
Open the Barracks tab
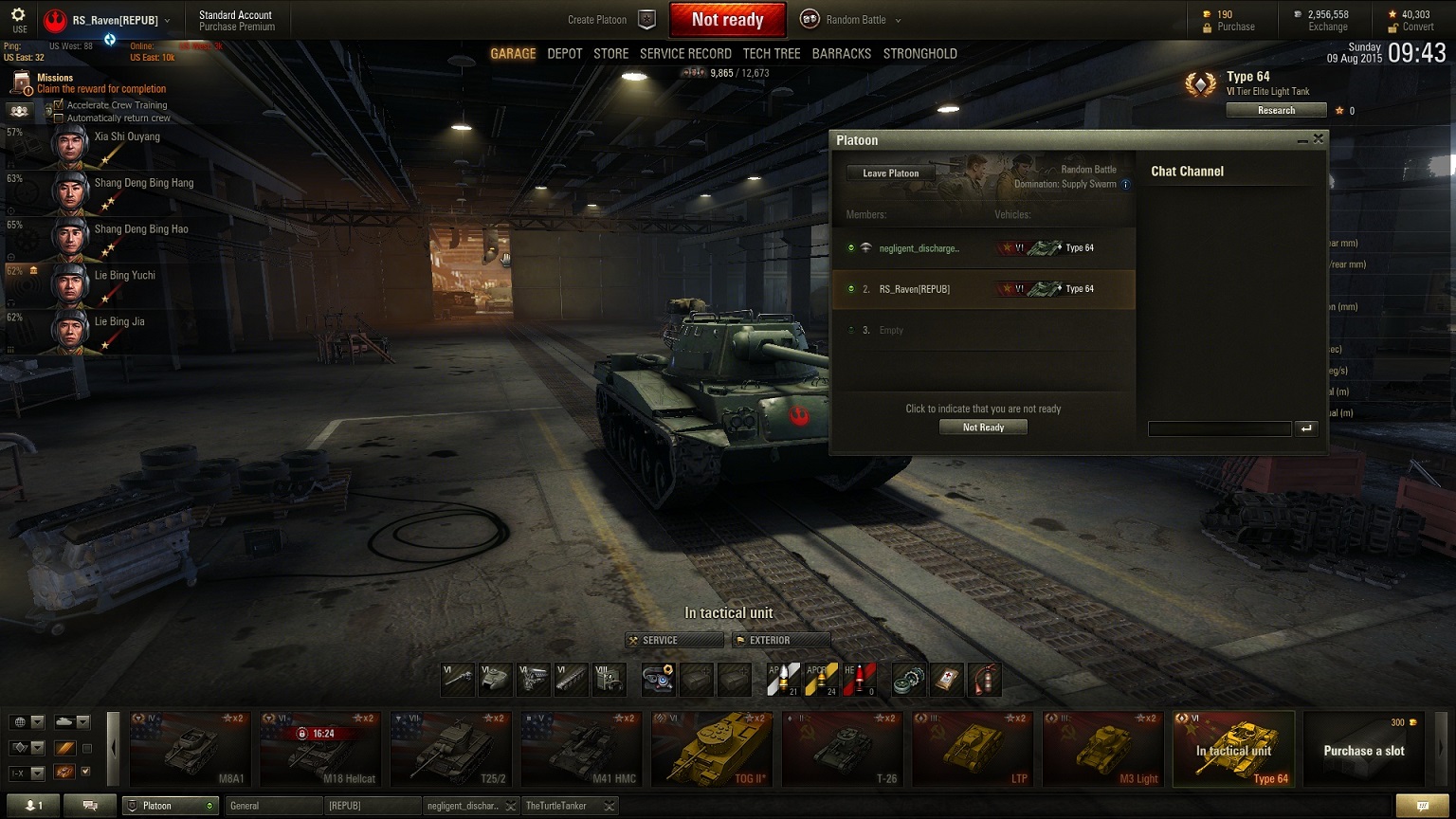coord(841,54)
